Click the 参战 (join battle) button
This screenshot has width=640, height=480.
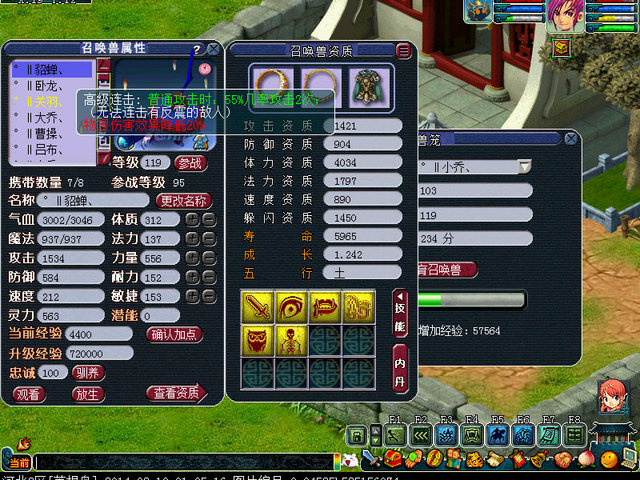click(x=189, y=162)
